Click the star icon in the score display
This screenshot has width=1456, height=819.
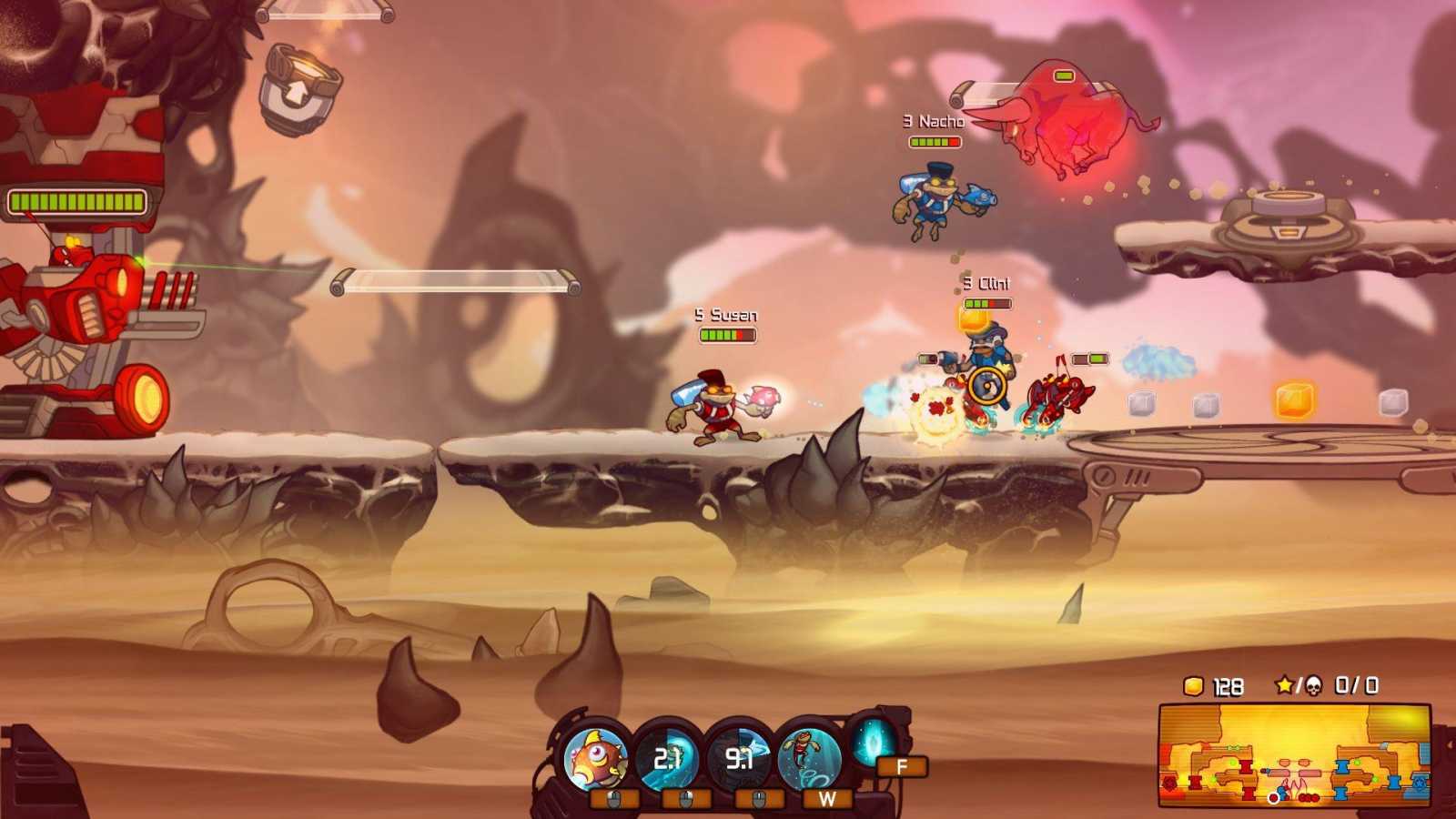click(x=1285, y=682)
